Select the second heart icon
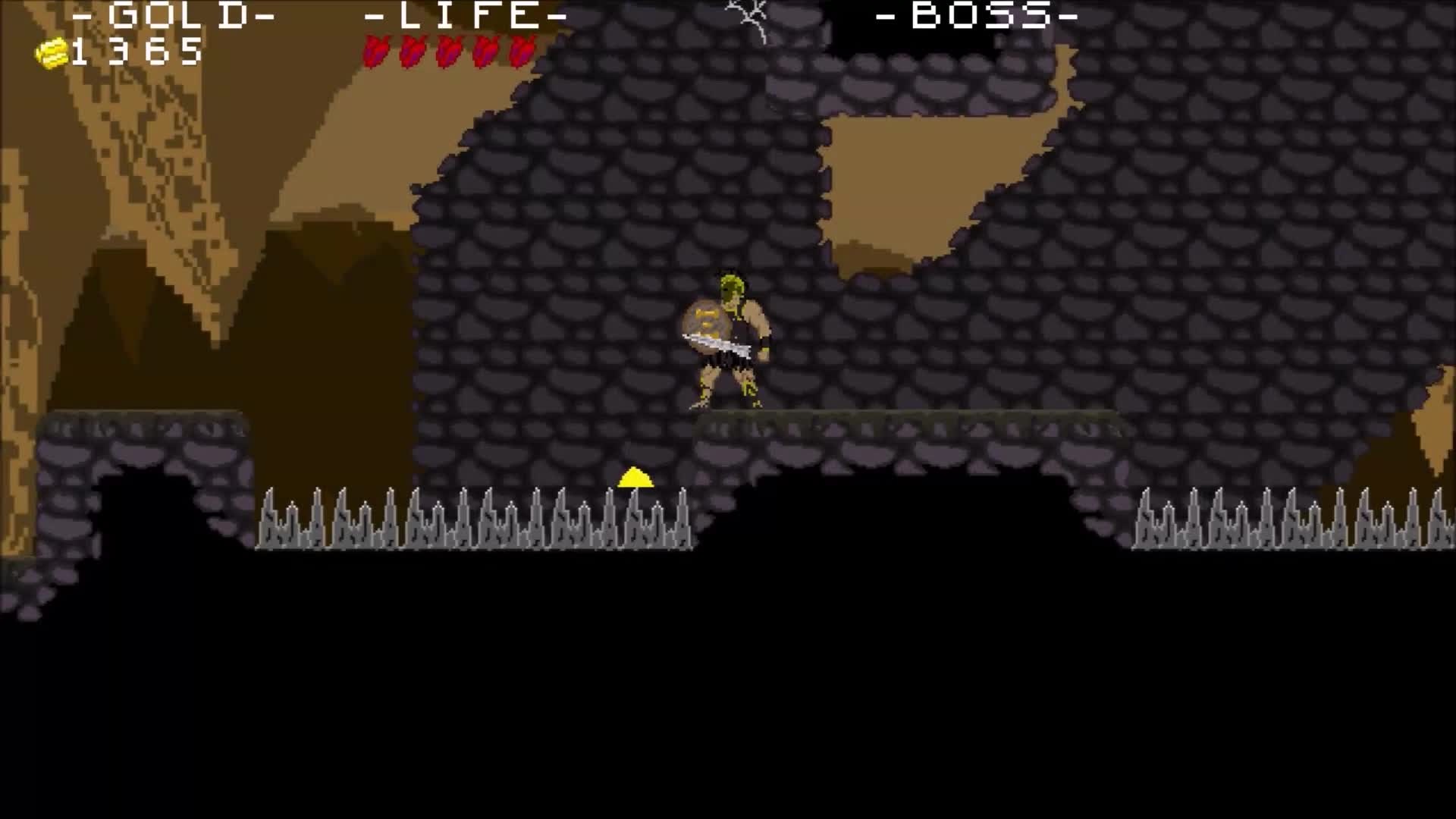The image size is (1456, 819). 413,52
